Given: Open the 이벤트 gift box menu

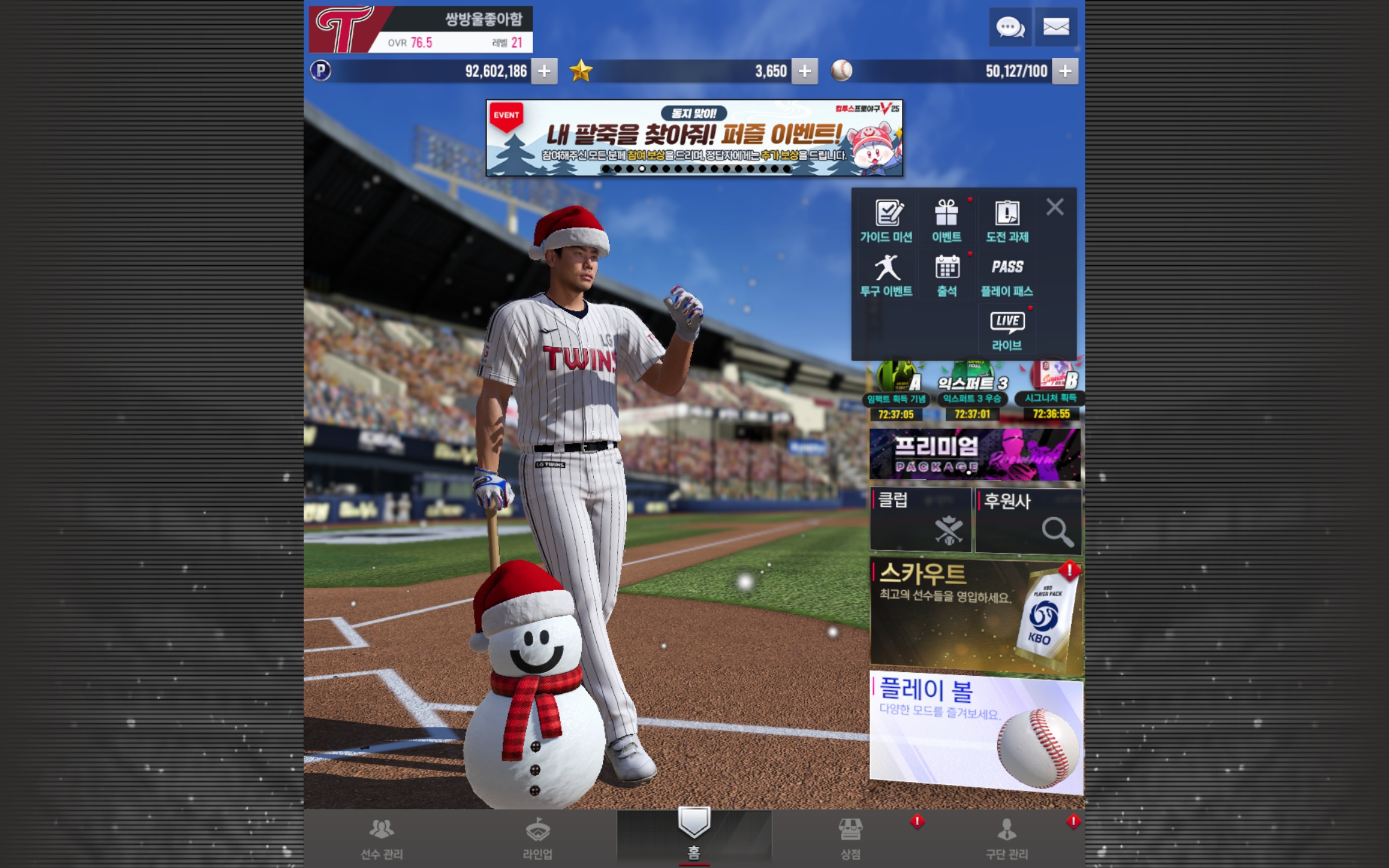Looking at the screenshot, I should click(946, 221).
